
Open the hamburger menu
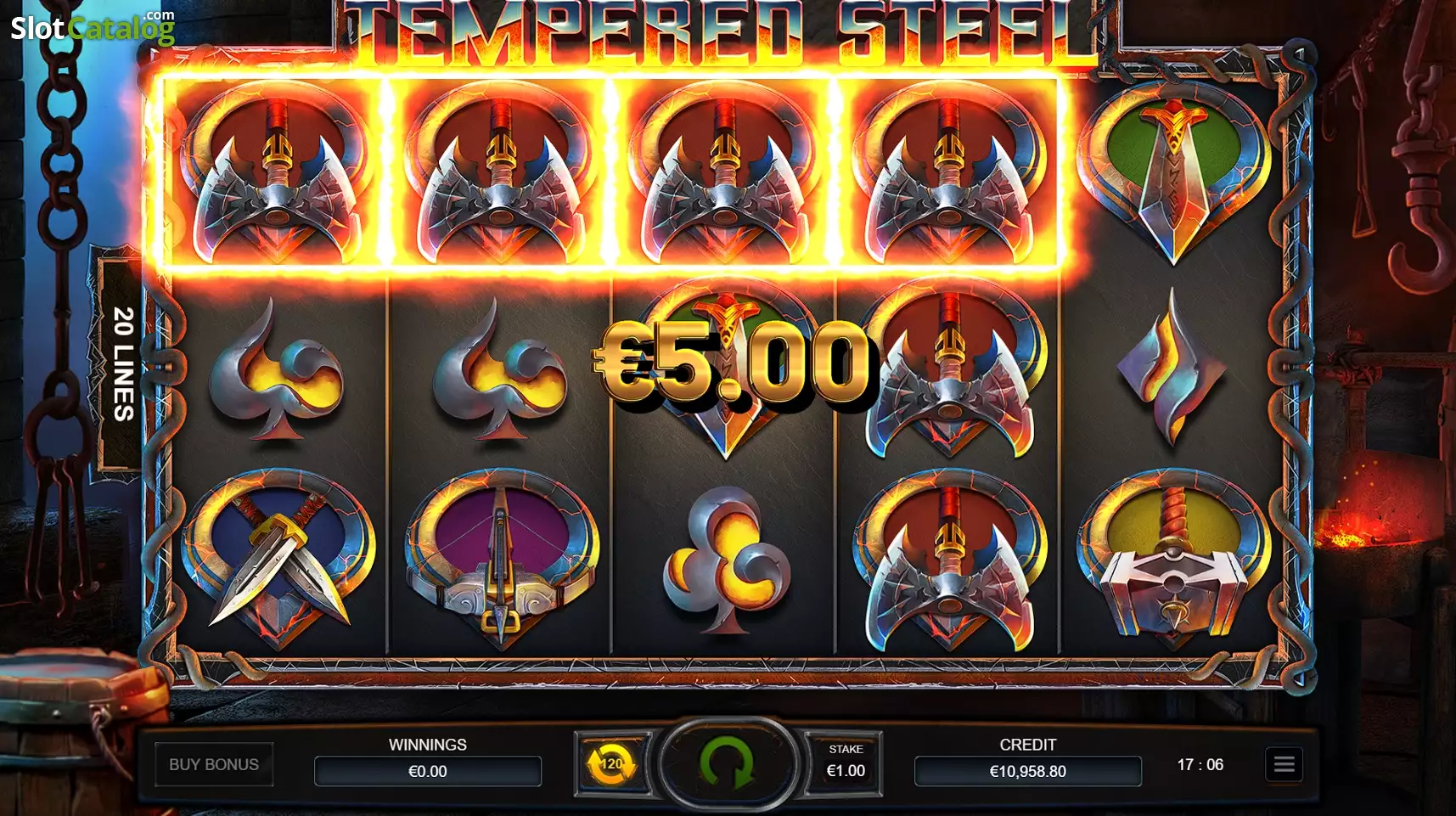point(1284,764)
